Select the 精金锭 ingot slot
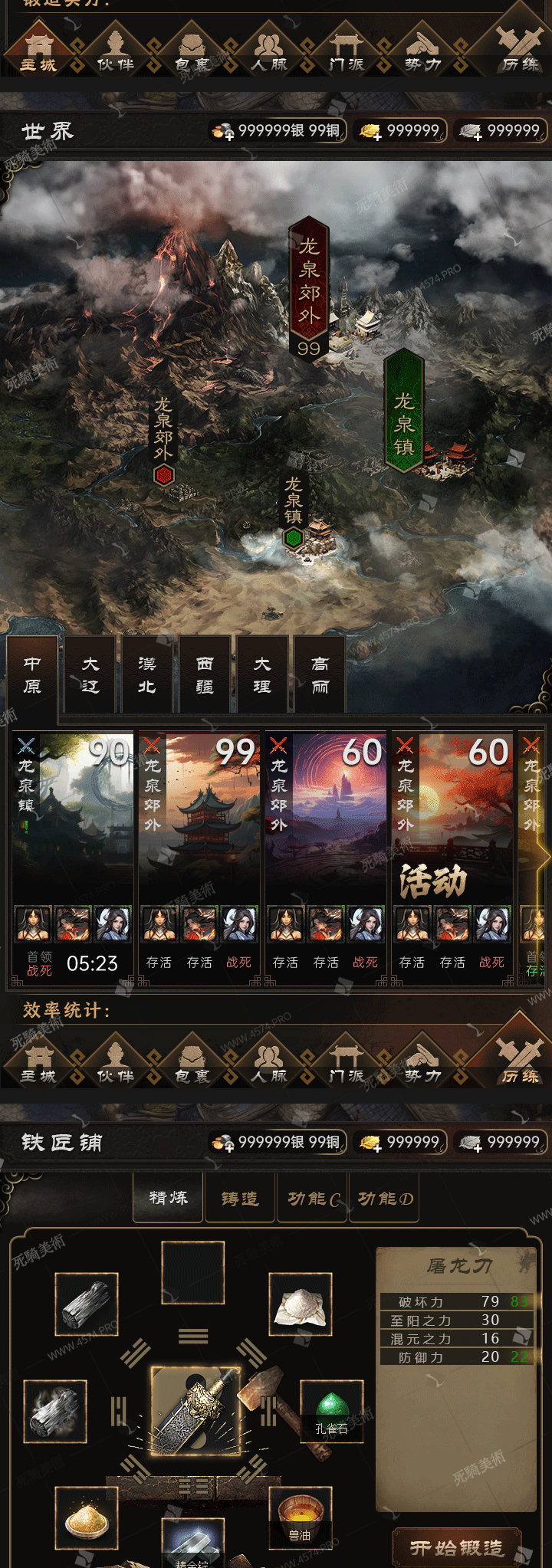Image resolution: width=552 pixels, height=1568 pixels. [192, 1544]
